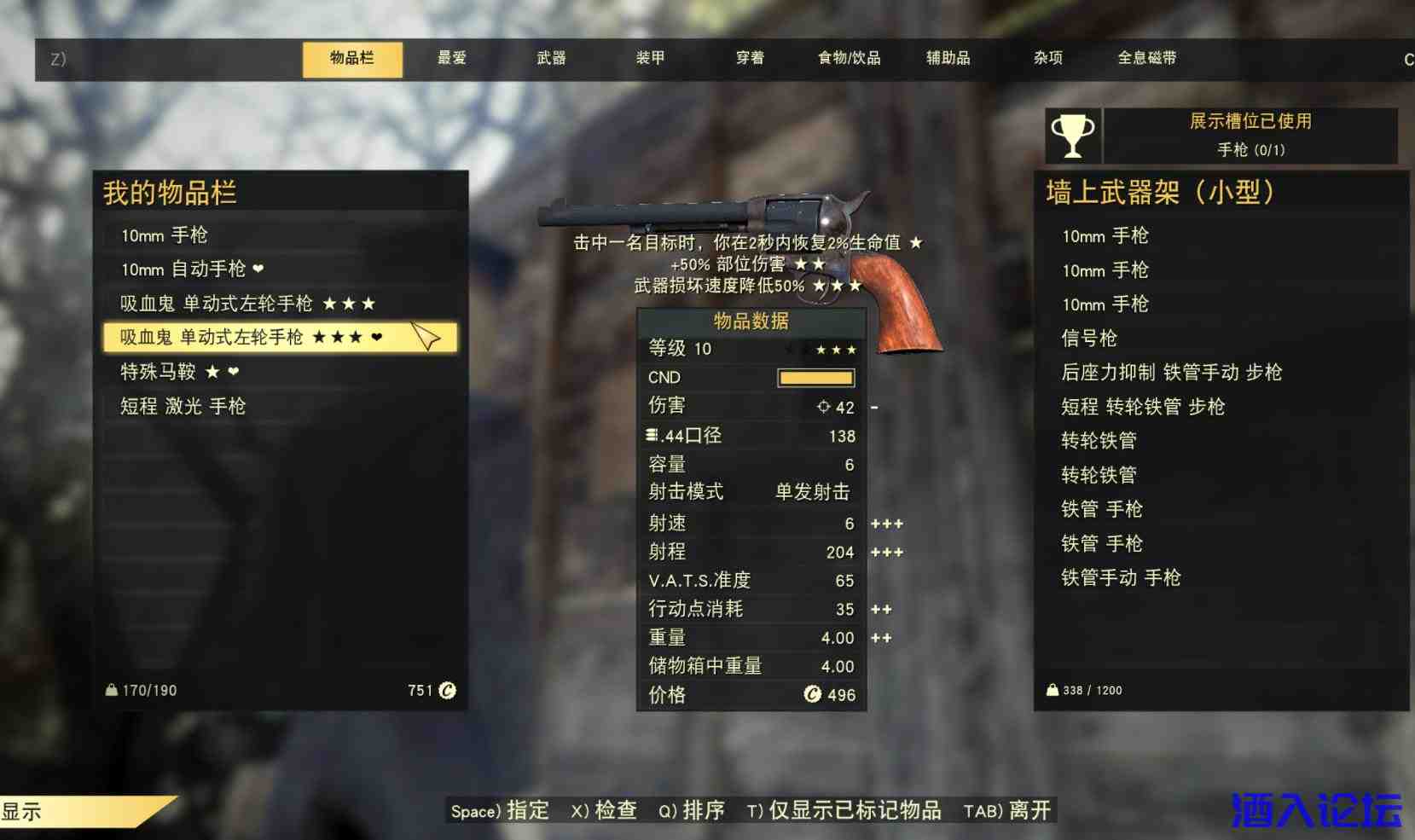The image size is (1415, 840).
Task: Toggle 仅显示已标记物品 filter
Action: point(844,810)
